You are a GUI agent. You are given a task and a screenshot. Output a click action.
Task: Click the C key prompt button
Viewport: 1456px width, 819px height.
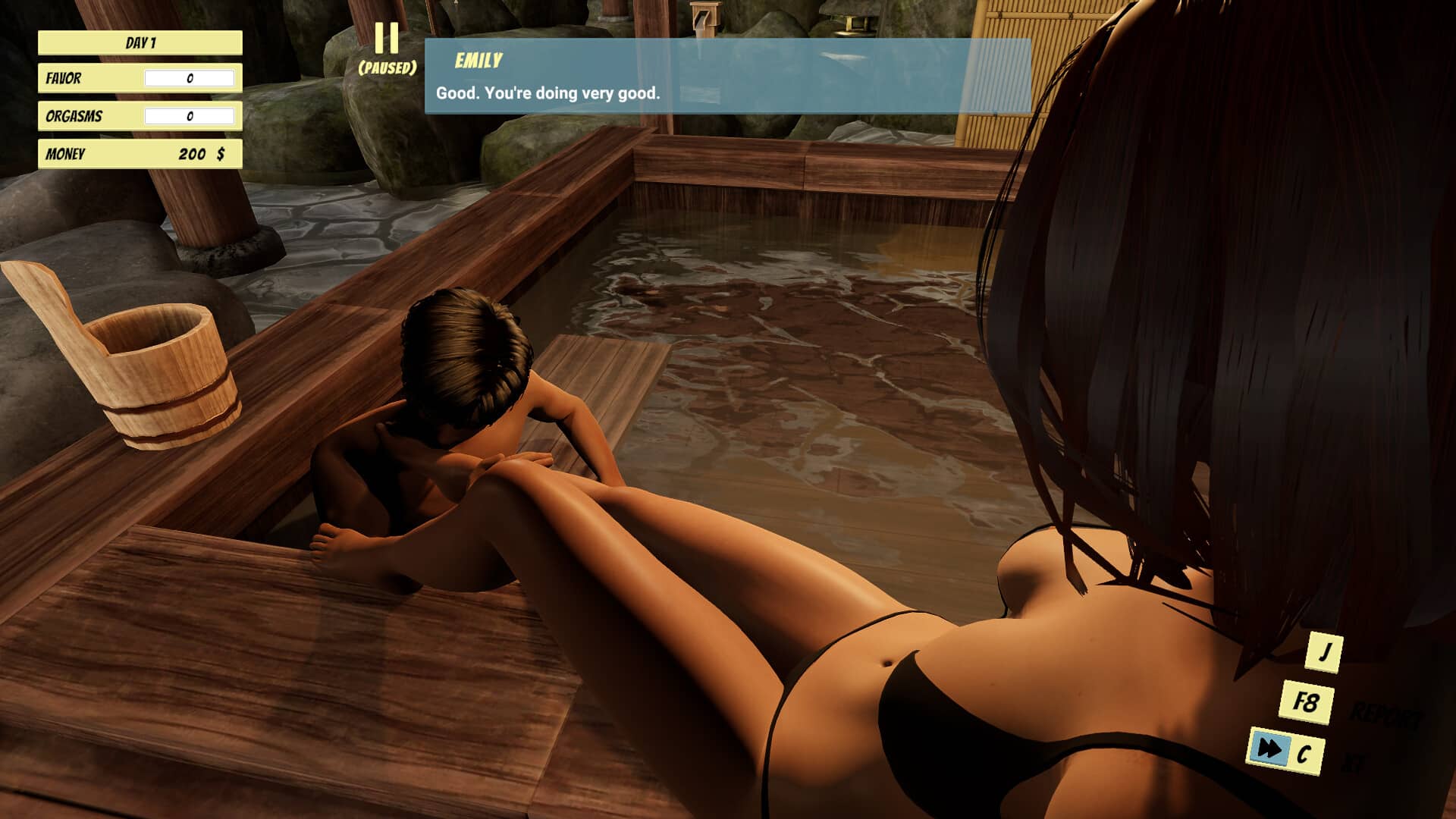click(x=1305, y=754)
